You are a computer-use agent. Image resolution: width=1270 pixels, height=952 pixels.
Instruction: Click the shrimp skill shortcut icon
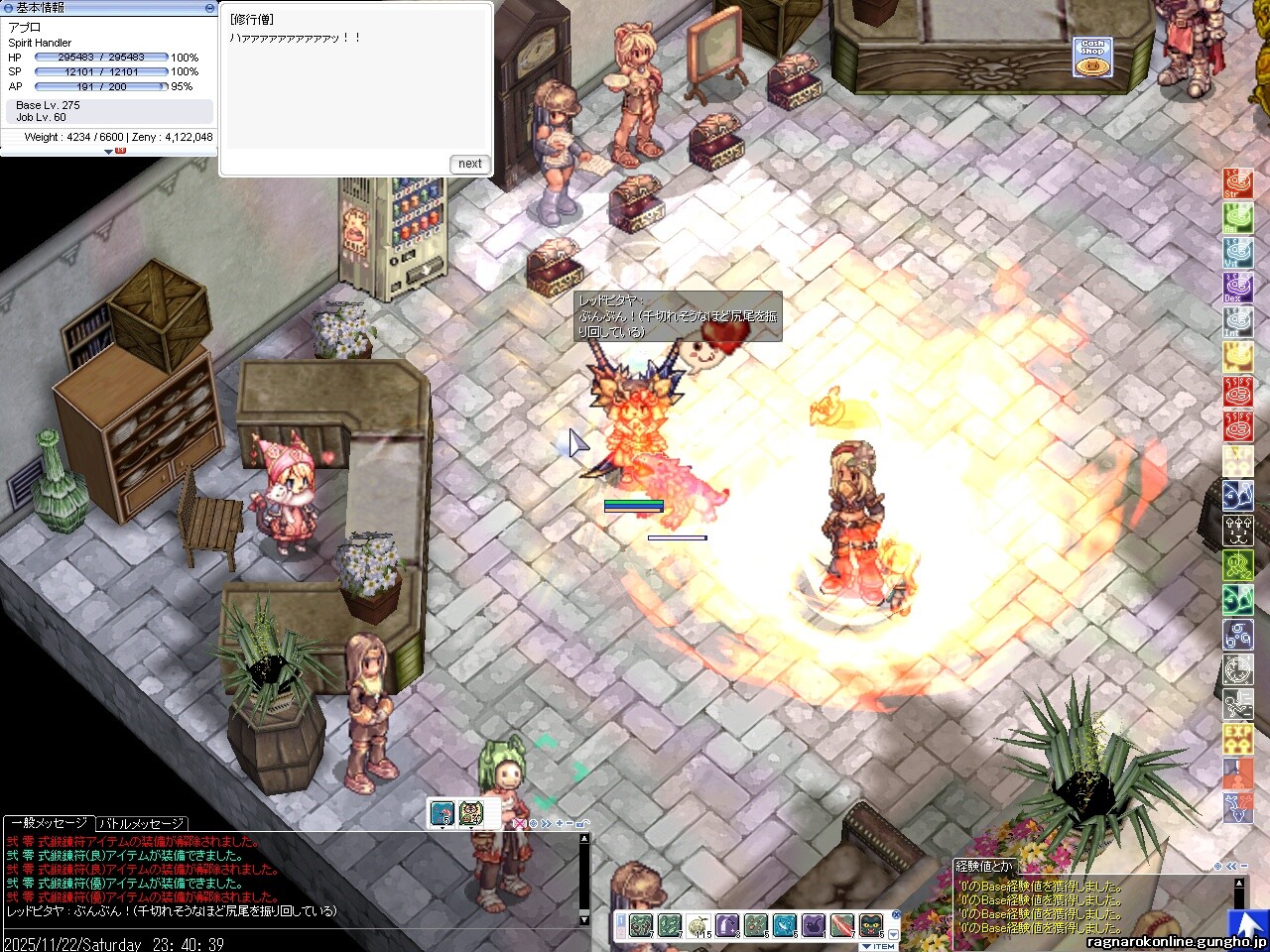point(443,813)
